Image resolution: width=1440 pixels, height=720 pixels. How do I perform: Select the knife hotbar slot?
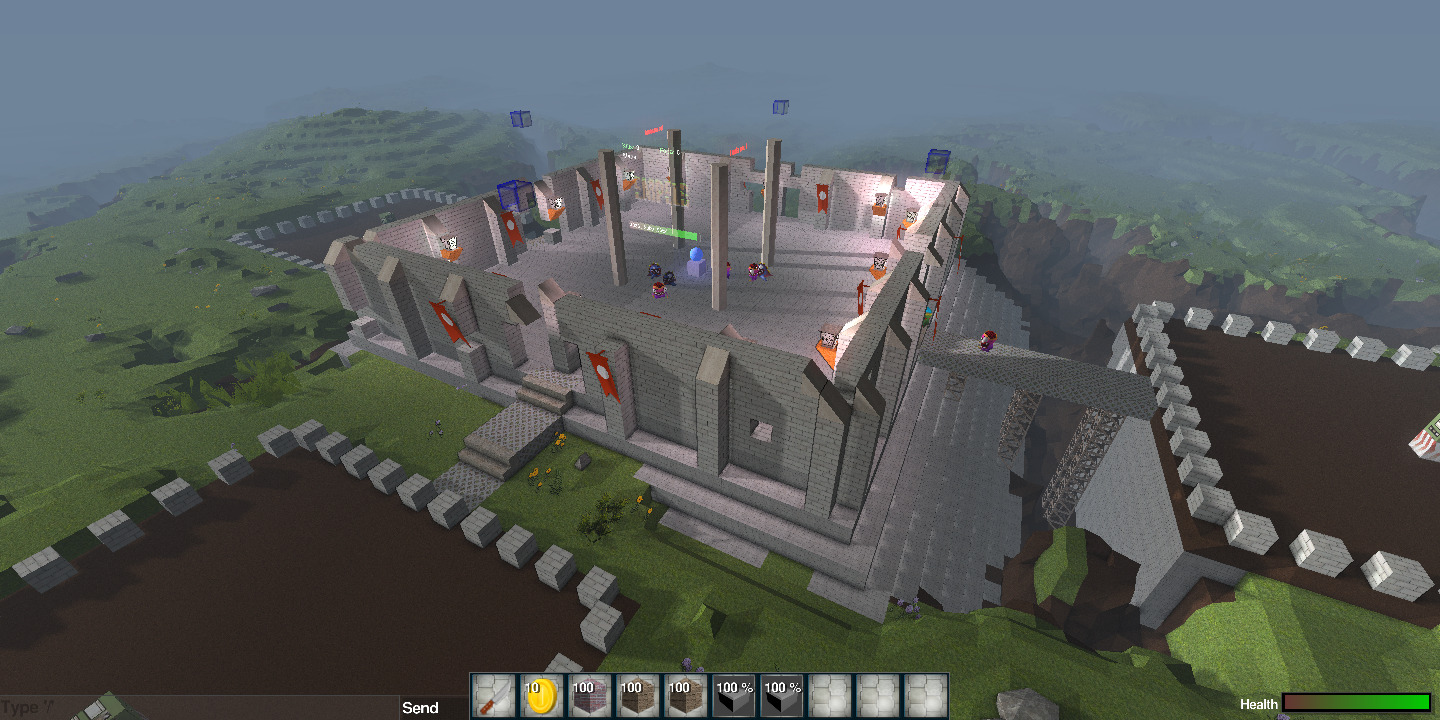point(493,696)
